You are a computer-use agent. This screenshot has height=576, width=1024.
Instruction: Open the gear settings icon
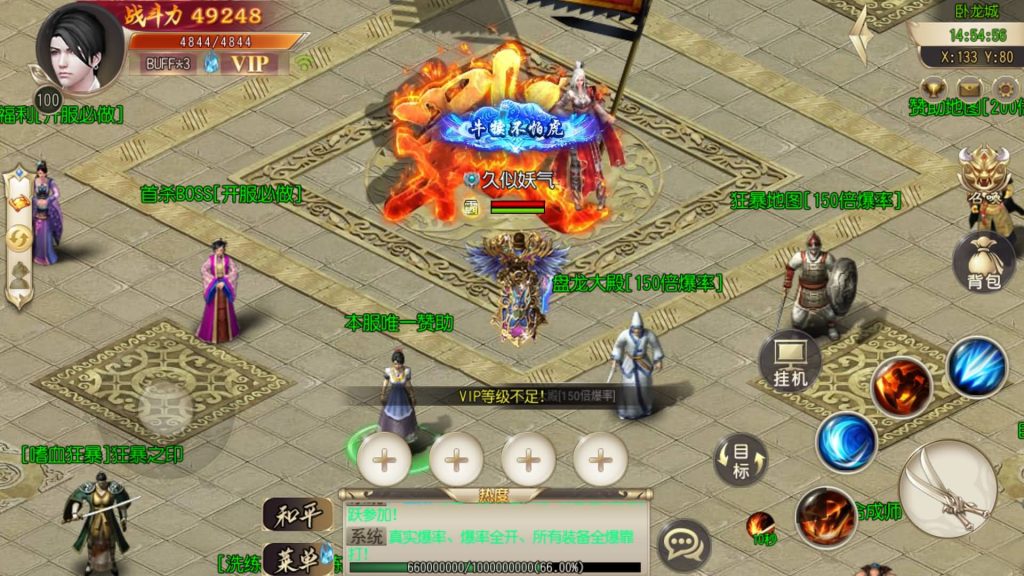(1004, 88)
